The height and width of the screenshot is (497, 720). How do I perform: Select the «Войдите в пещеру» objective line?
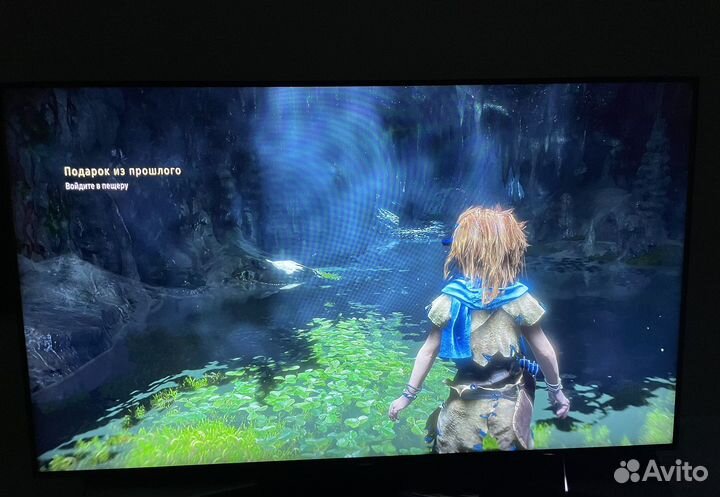[96, 186]
